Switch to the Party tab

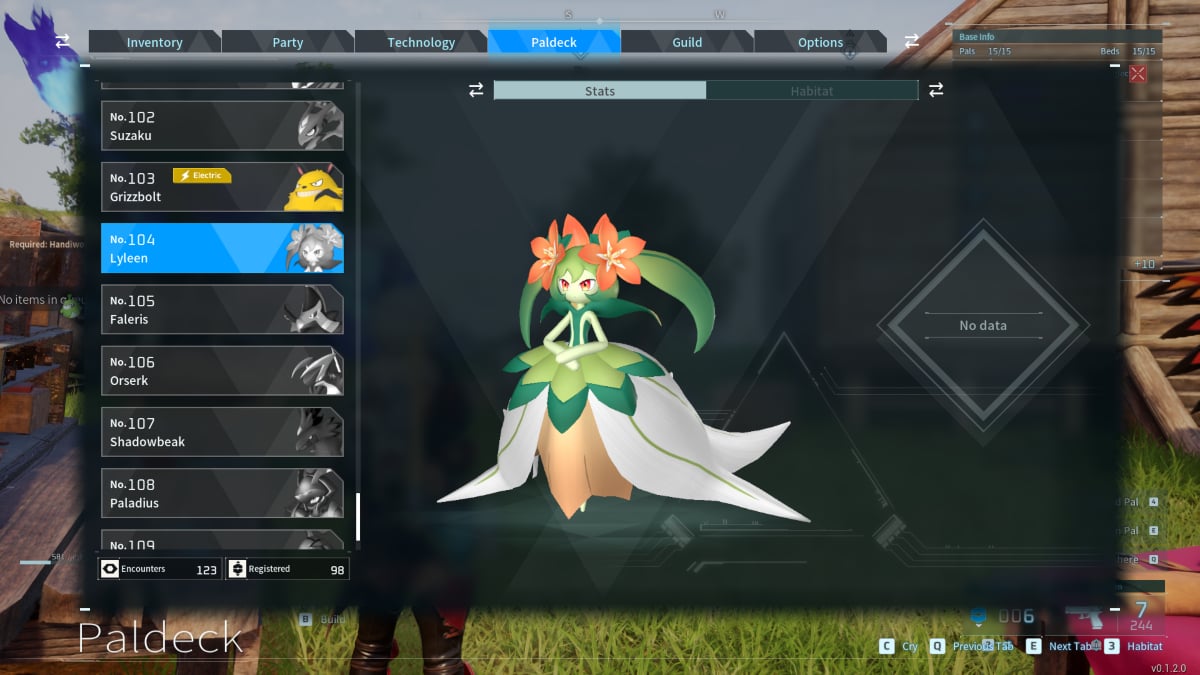(x=288, y=42)
